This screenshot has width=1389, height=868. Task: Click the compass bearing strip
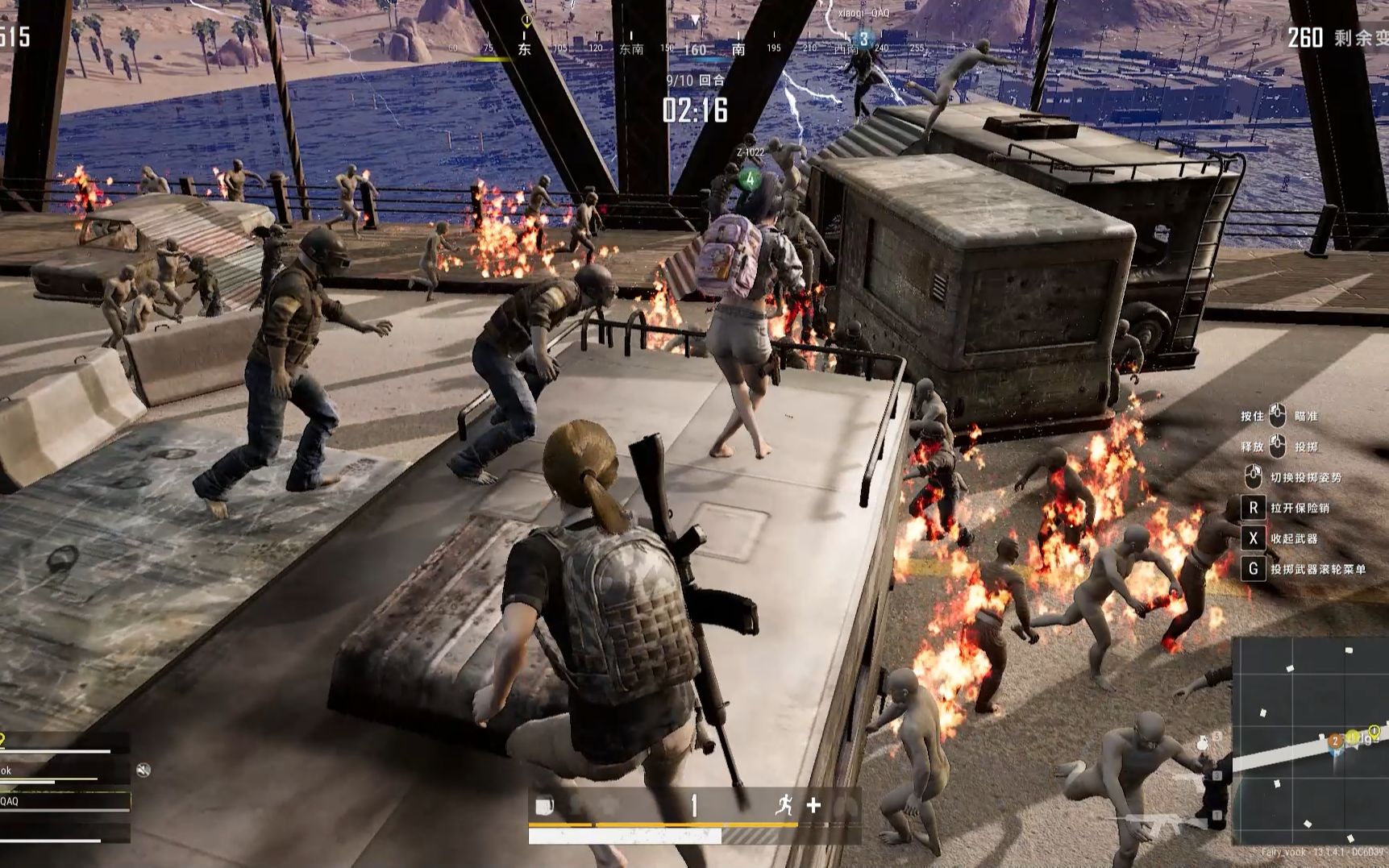(x=693, y=48)
